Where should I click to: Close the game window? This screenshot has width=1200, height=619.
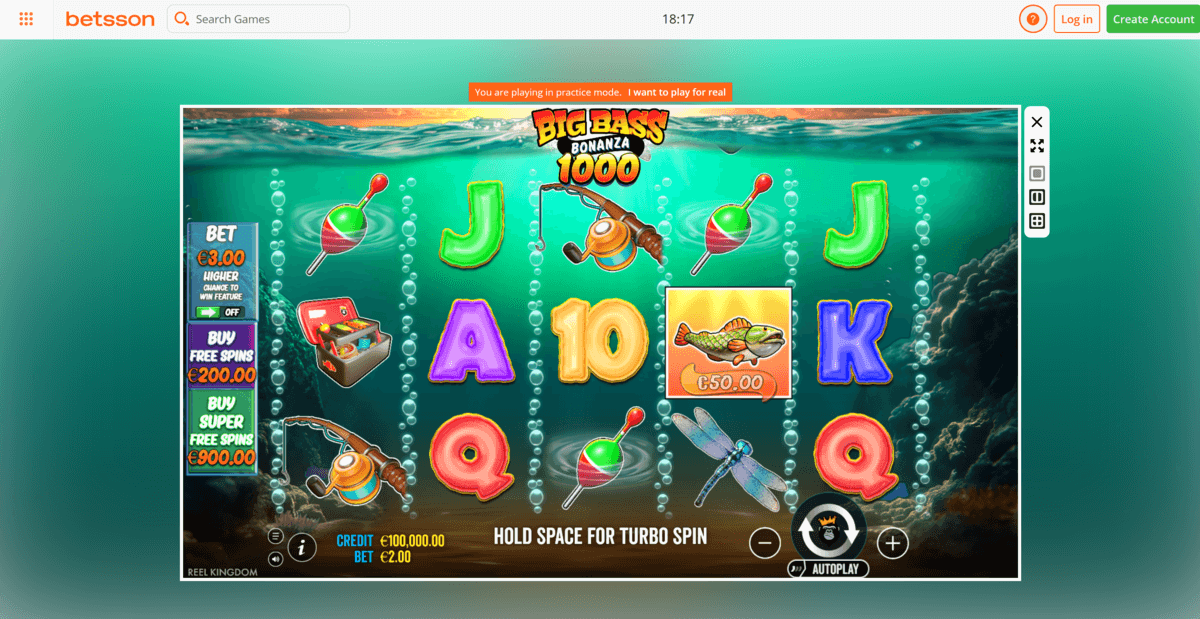click(1037, 122)
